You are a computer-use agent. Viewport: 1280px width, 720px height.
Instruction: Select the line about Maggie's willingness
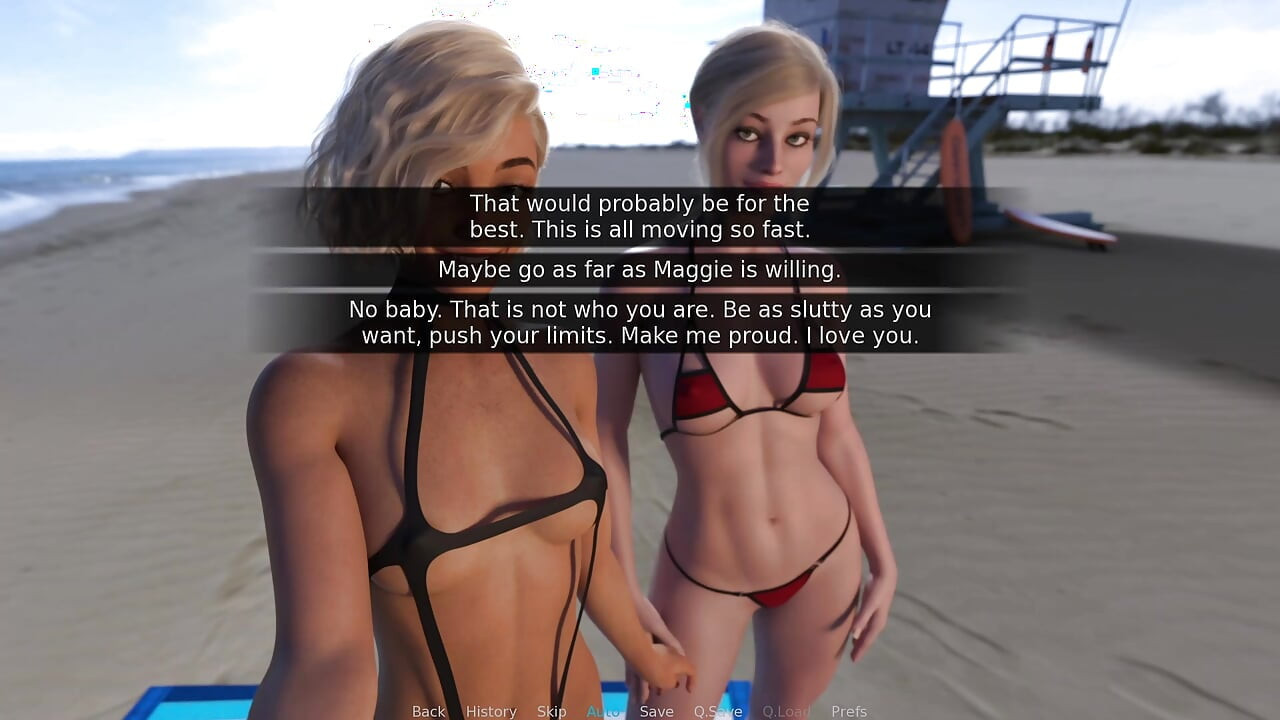(x=640, y=269)
